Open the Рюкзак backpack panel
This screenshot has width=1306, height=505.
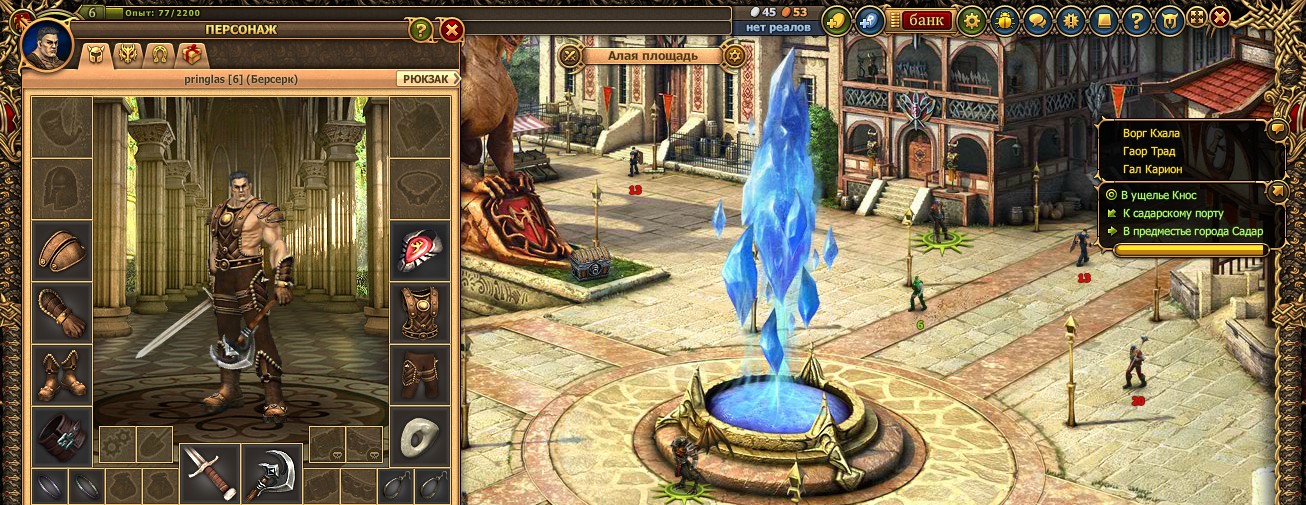[x=427, y=78]
